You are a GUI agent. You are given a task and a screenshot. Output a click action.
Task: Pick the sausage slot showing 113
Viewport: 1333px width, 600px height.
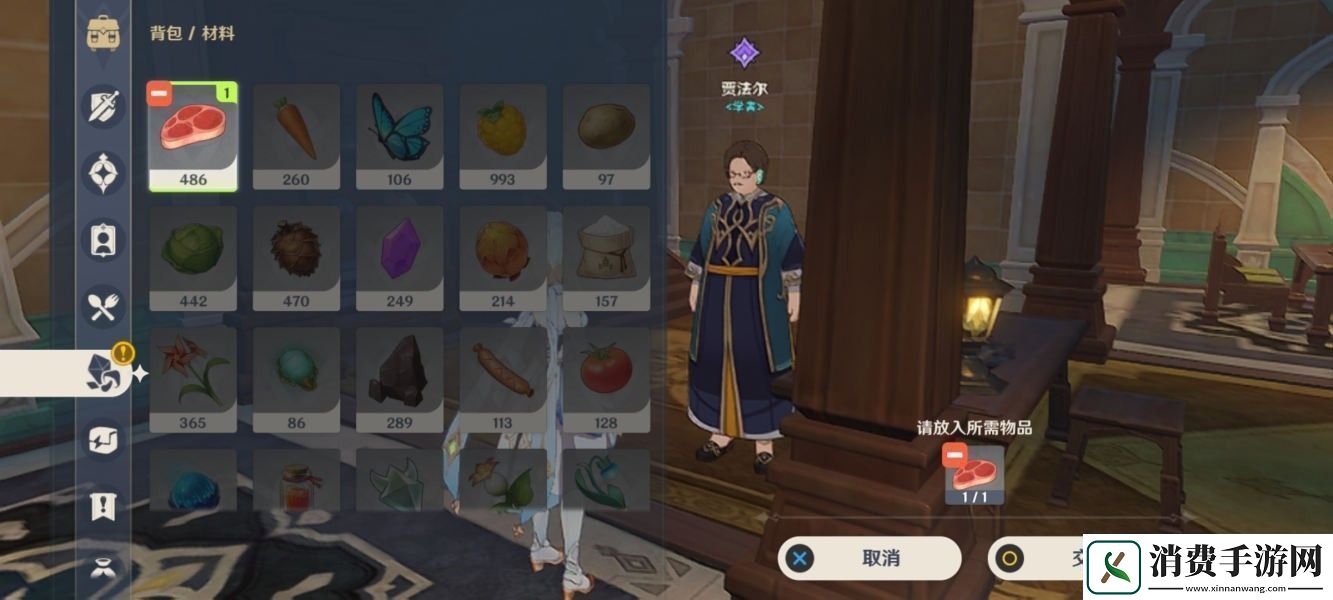click(x=503, y=380)
